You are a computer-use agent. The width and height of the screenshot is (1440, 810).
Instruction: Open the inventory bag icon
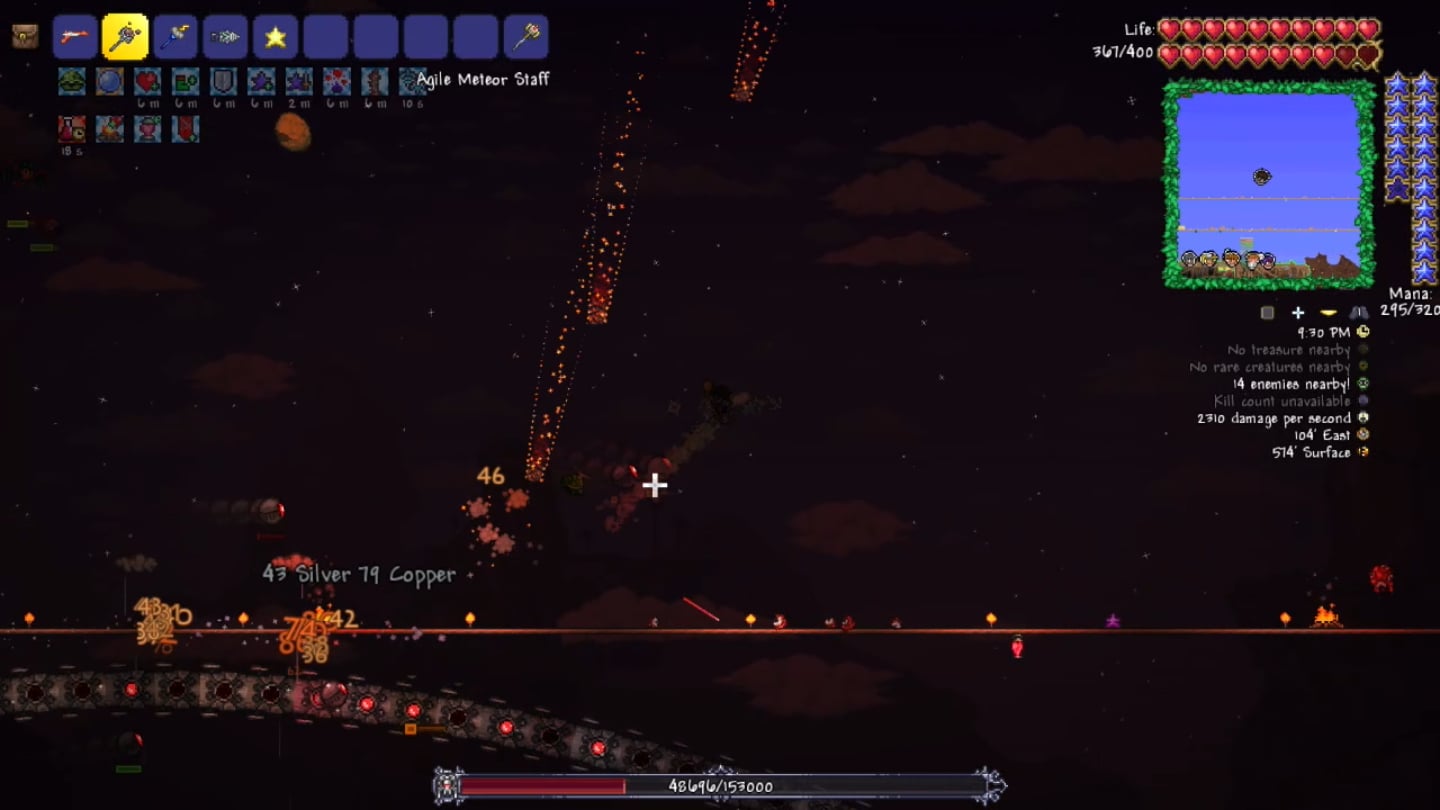25,37
